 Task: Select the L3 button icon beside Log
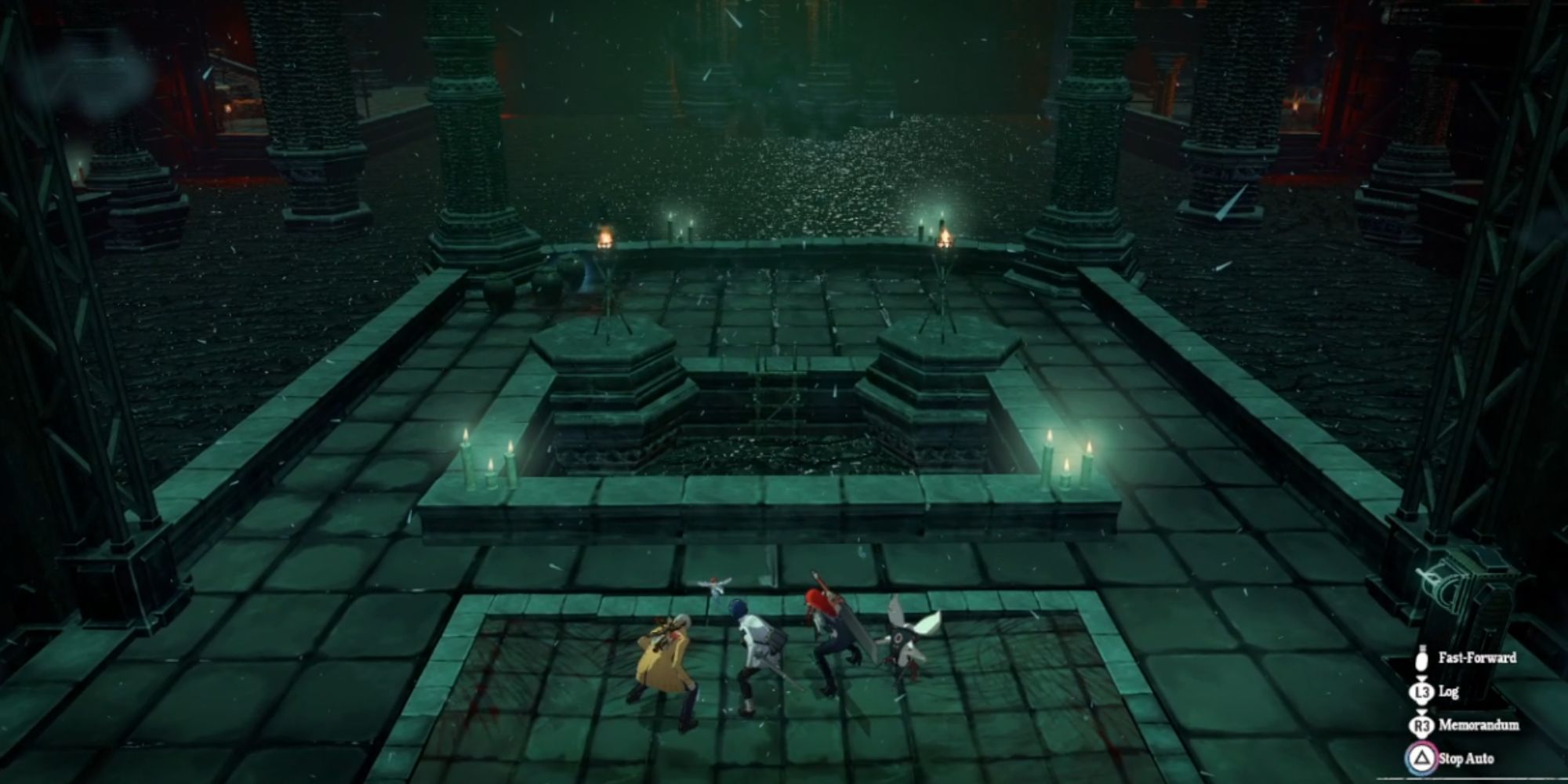tap(1422, 693)
